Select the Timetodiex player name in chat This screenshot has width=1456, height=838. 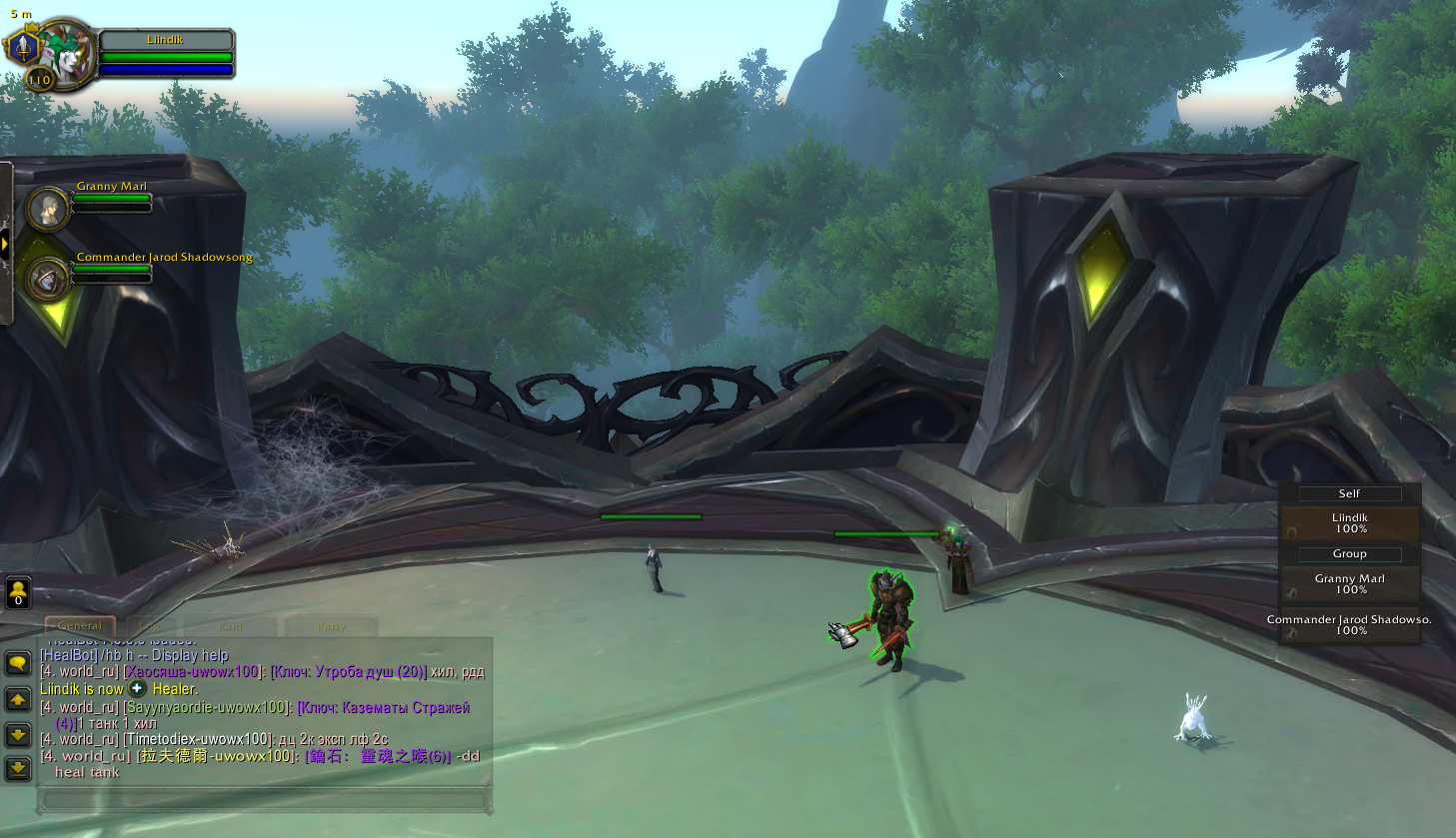pyautogui.click(x=198, y=739)
